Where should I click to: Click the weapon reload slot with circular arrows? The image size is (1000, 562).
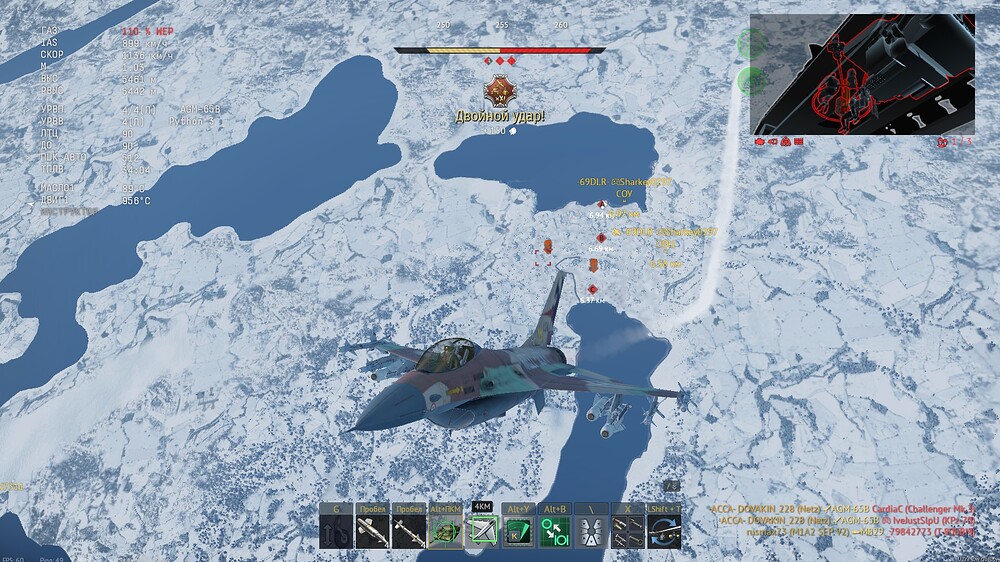pyautogui.click(x=664, y=531)
